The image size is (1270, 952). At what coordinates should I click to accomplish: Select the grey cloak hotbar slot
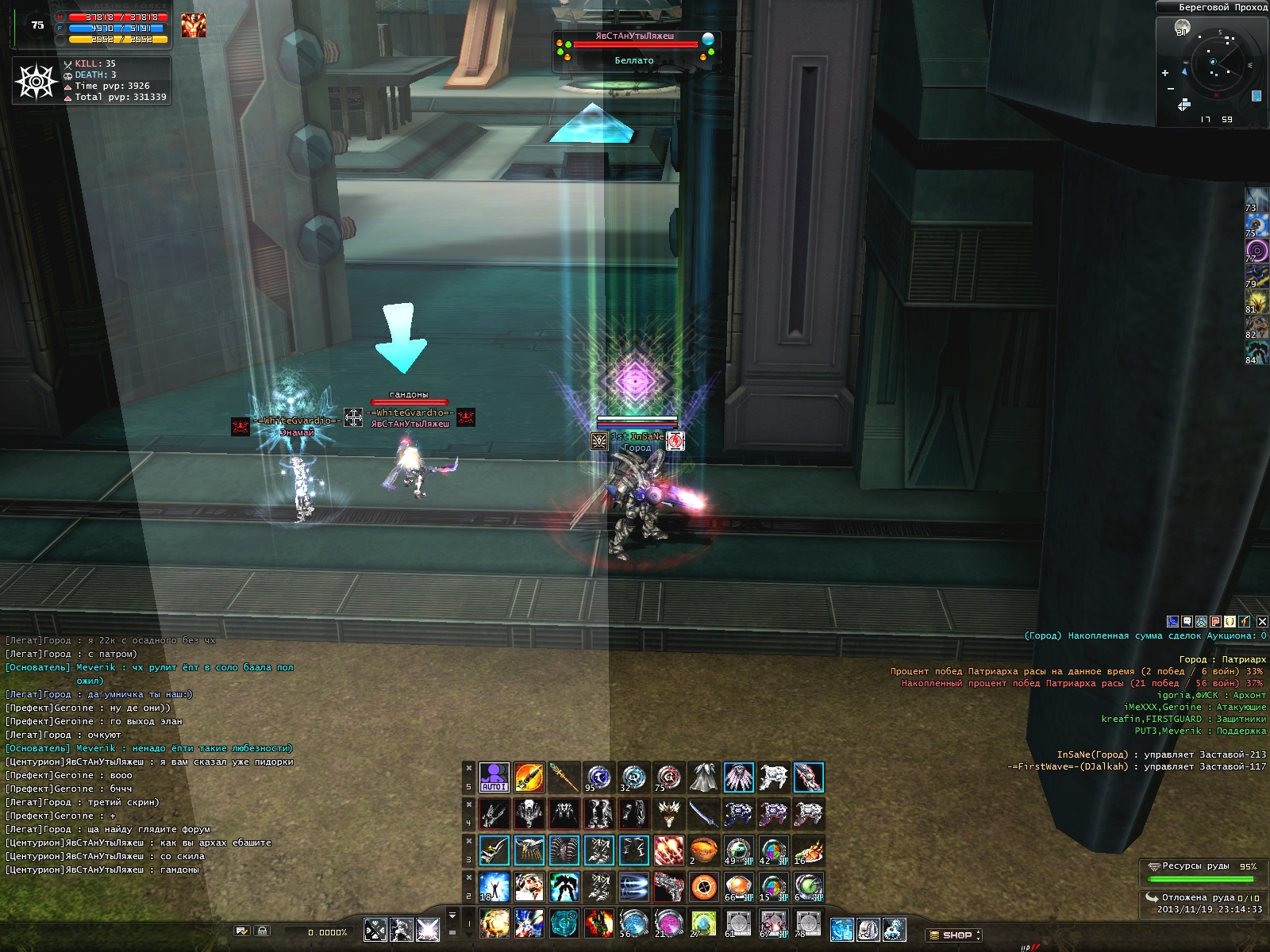coord(703,777)
